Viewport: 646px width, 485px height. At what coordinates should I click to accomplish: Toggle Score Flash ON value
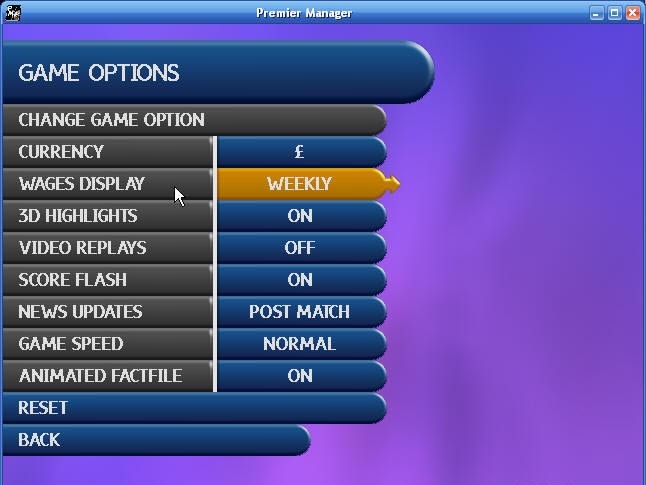299,280
